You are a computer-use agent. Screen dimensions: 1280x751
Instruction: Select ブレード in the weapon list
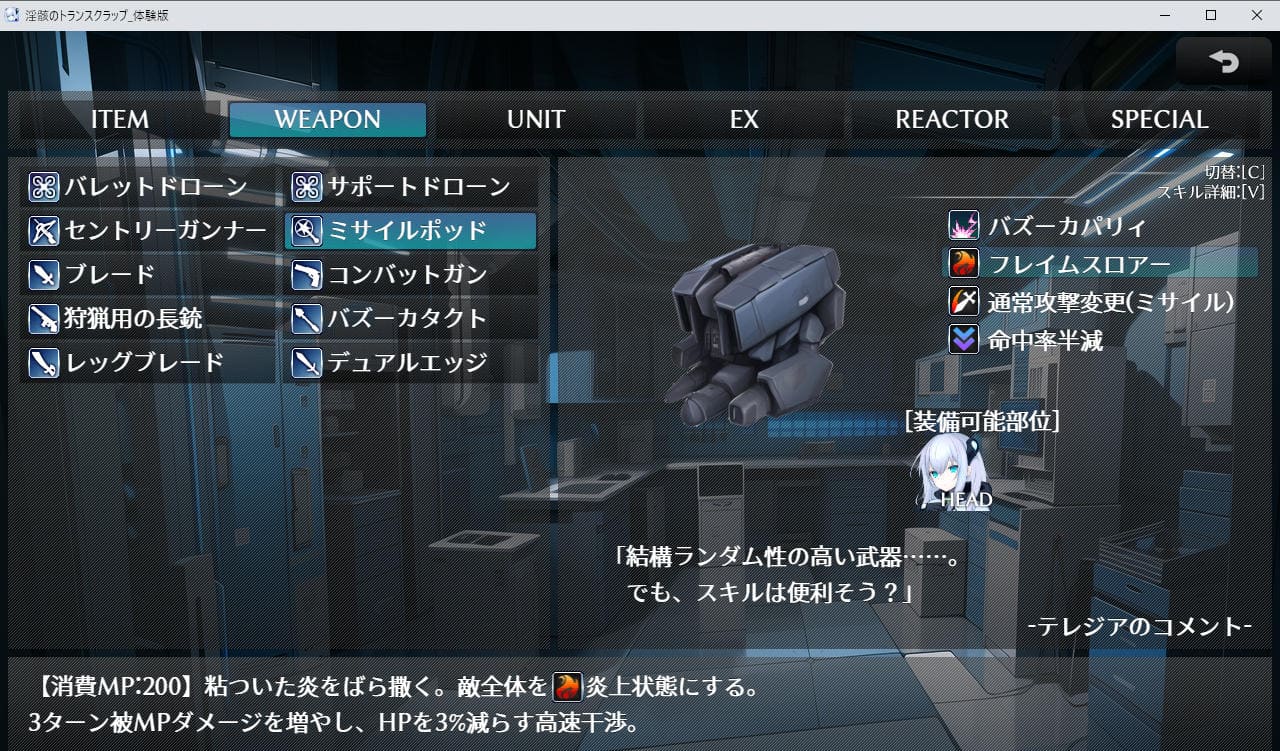click(x=148, y=275)
